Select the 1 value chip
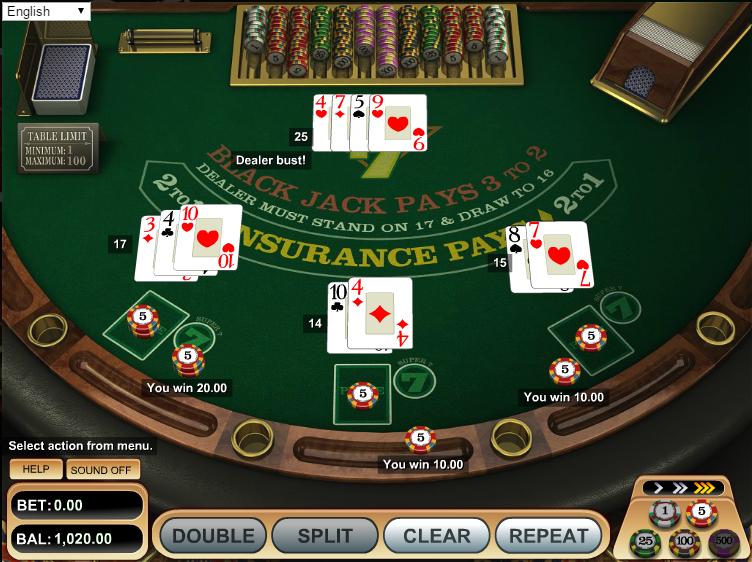 [665, 513]
